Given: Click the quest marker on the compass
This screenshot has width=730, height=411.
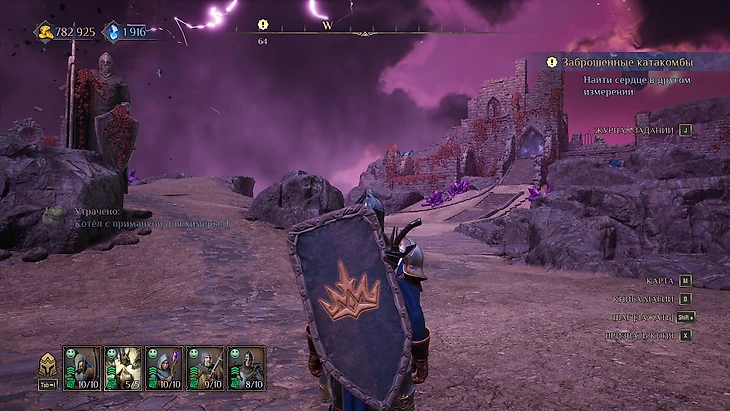Looking at the screenshot, I should [x=263, y=25].
